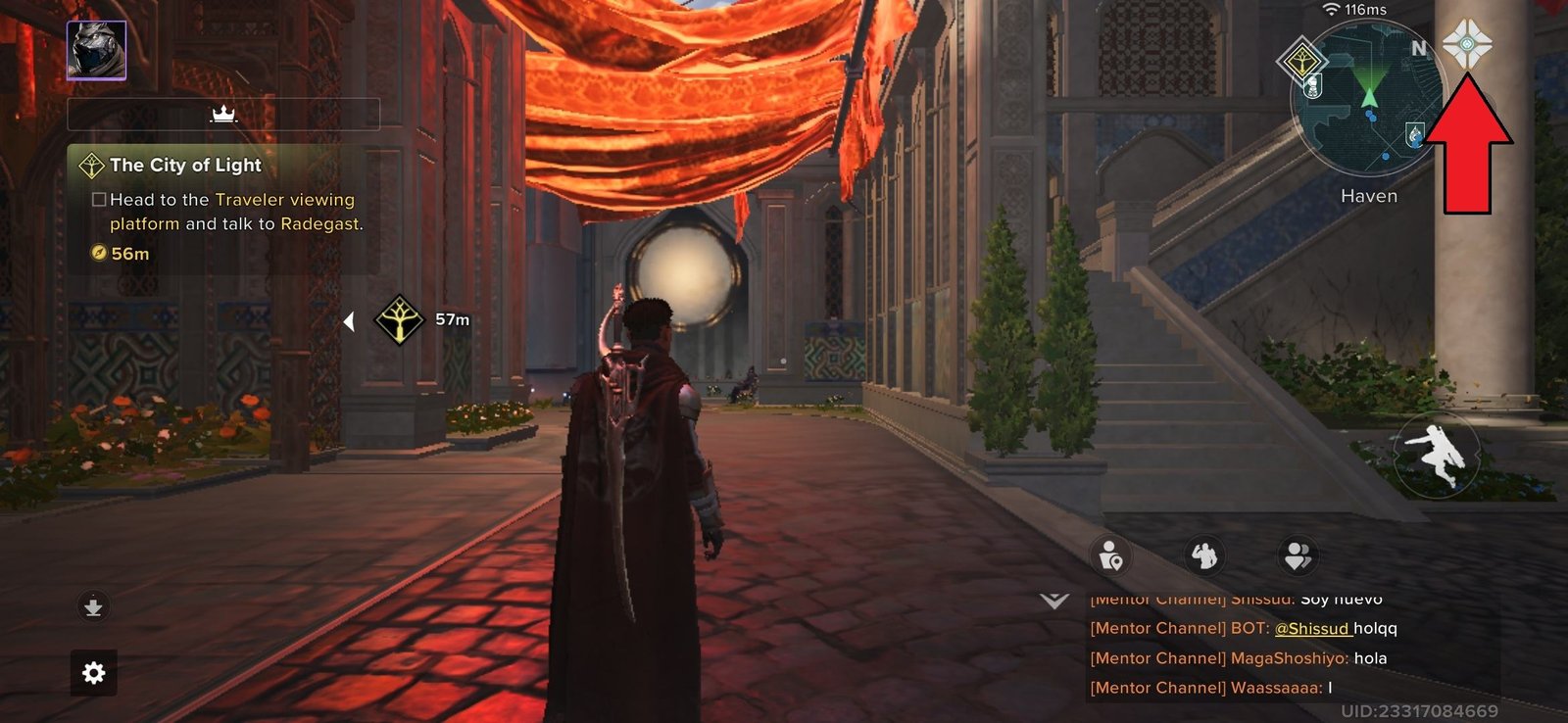Select The City of Light quest tracker

223,209
